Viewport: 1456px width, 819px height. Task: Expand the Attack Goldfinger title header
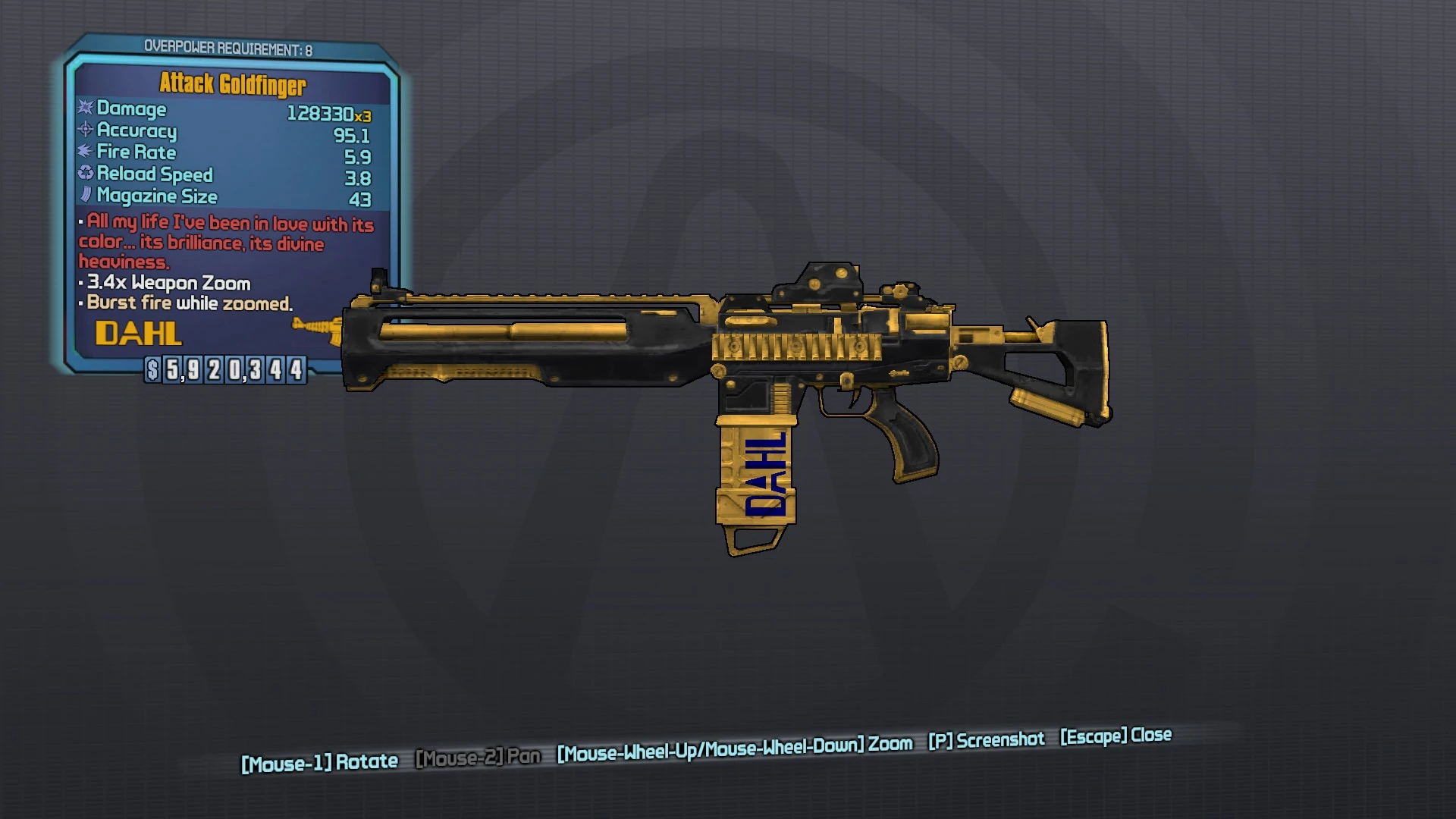tap(233, 84)
